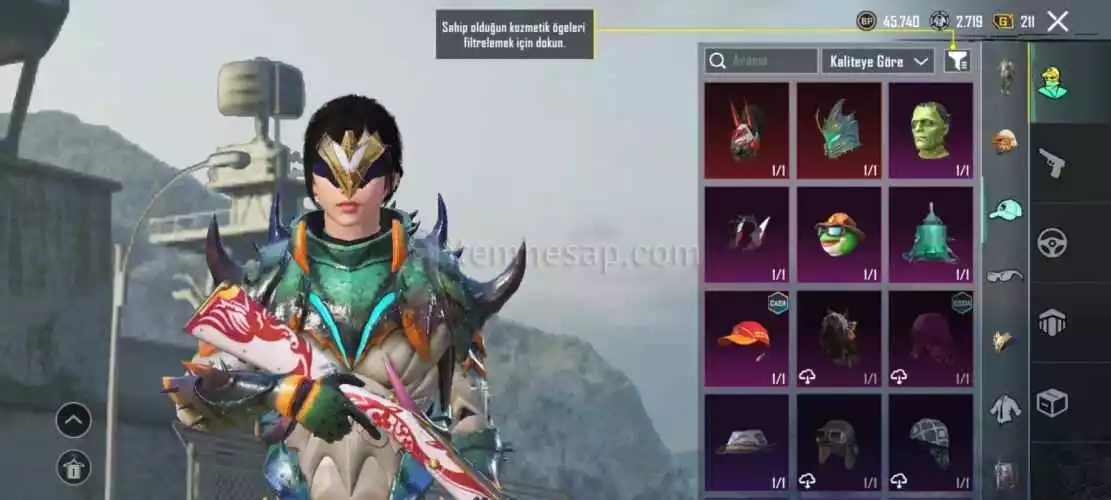
Task: Choose the red-orange baseball cap item
Action: coord(746,338)
